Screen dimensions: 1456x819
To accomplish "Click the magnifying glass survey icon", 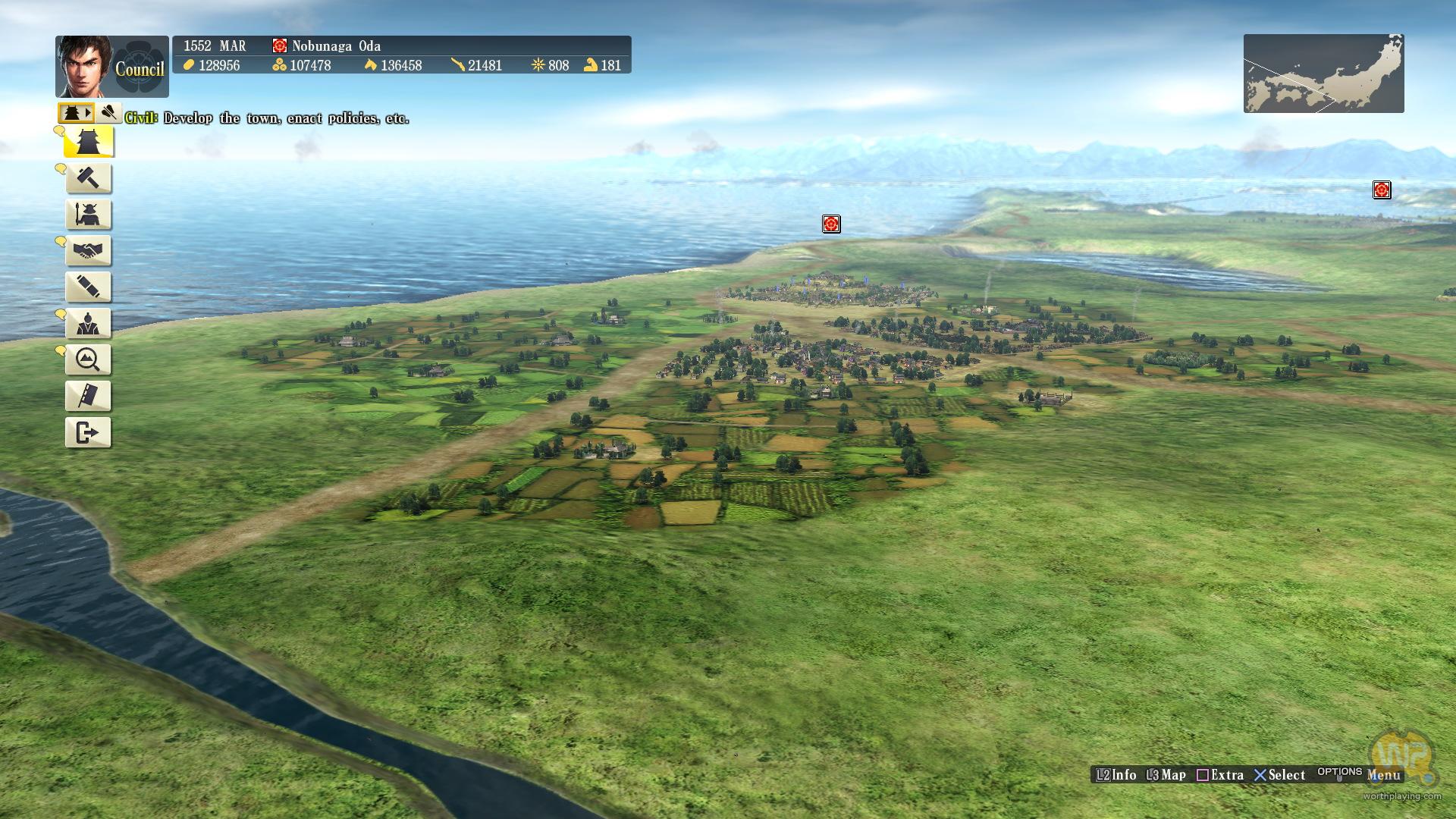I will [89, 360].
